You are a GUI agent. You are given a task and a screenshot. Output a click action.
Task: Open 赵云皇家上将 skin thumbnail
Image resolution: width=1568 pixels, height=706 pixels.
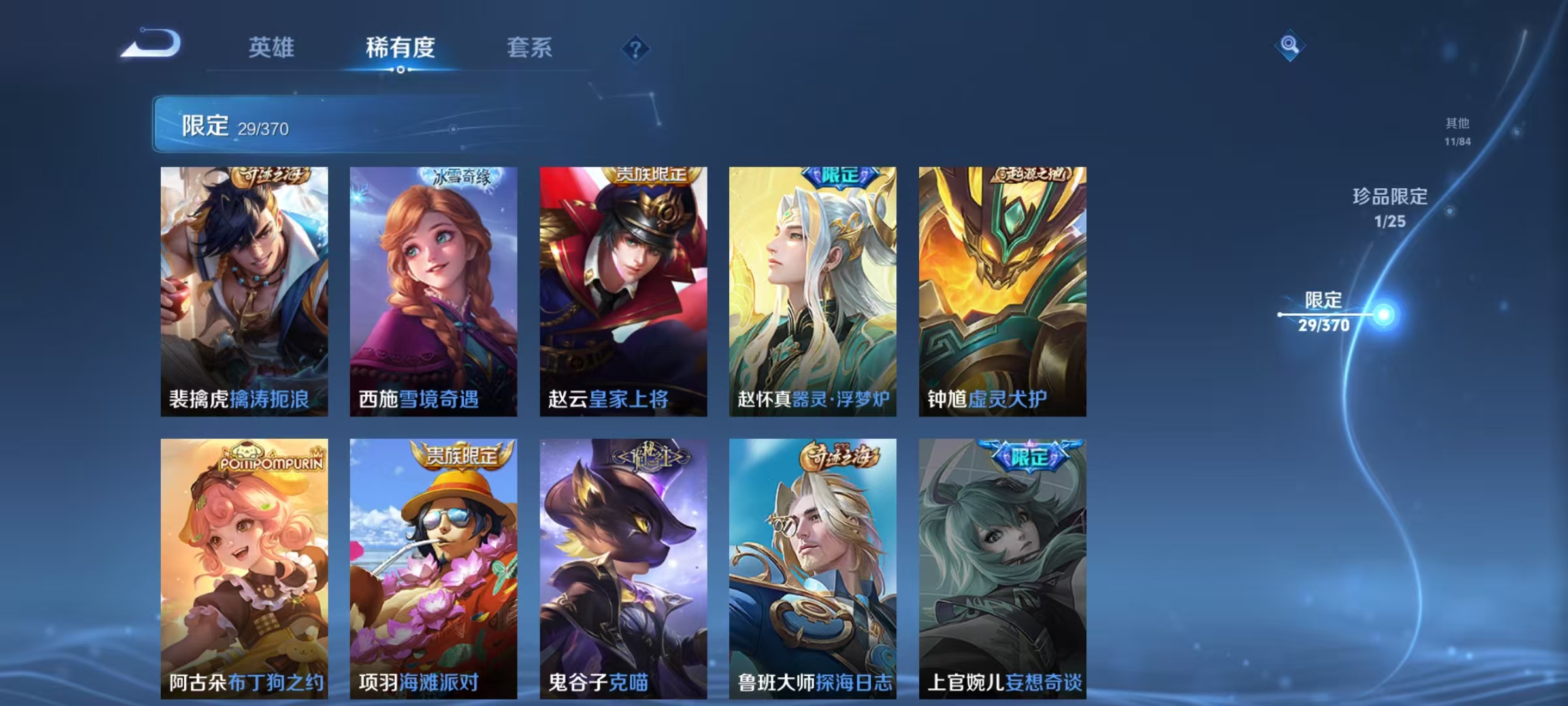623,288
